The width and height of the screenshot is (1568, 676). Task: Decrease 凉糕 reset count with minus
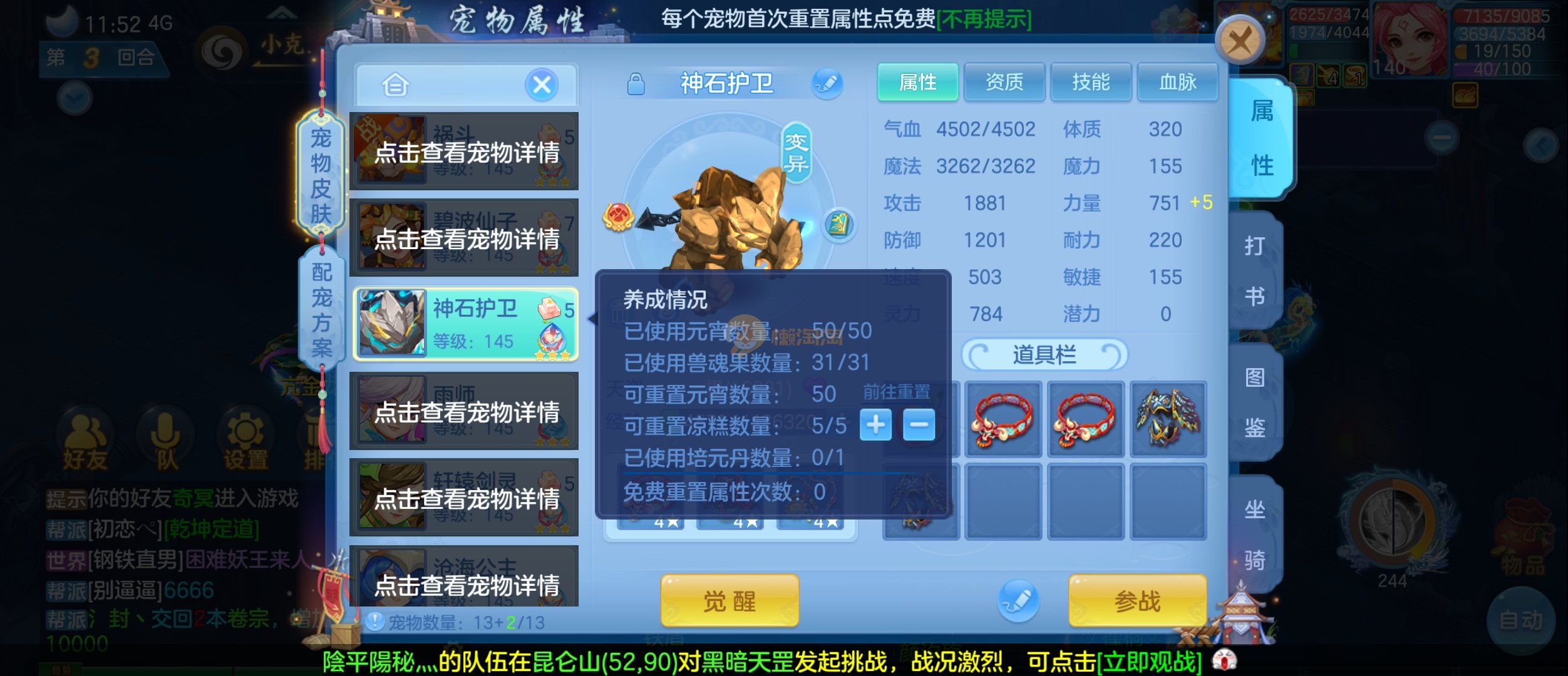[x=919, y=425]
